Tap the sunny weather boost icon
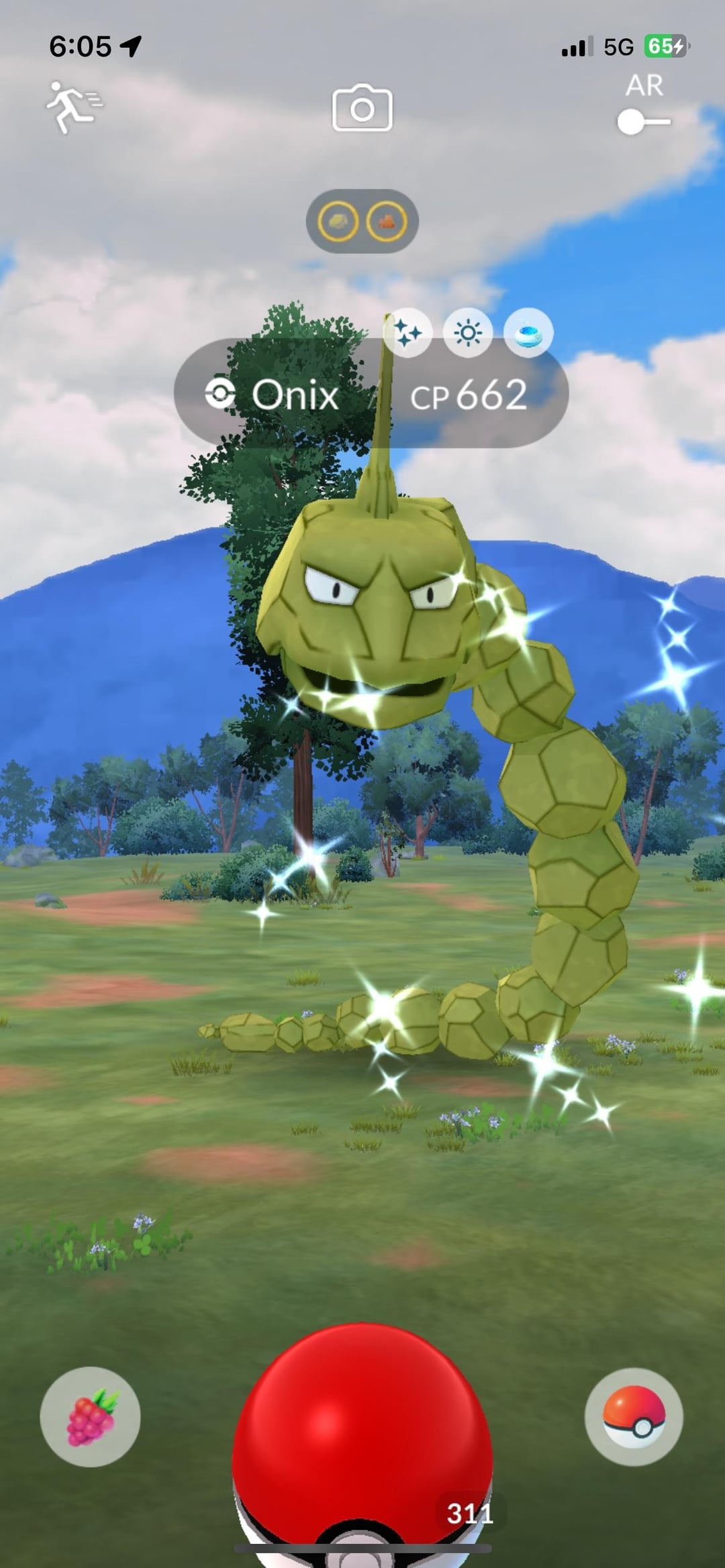Viewport: 725px width, 1568px height. [x=468, y=333]
